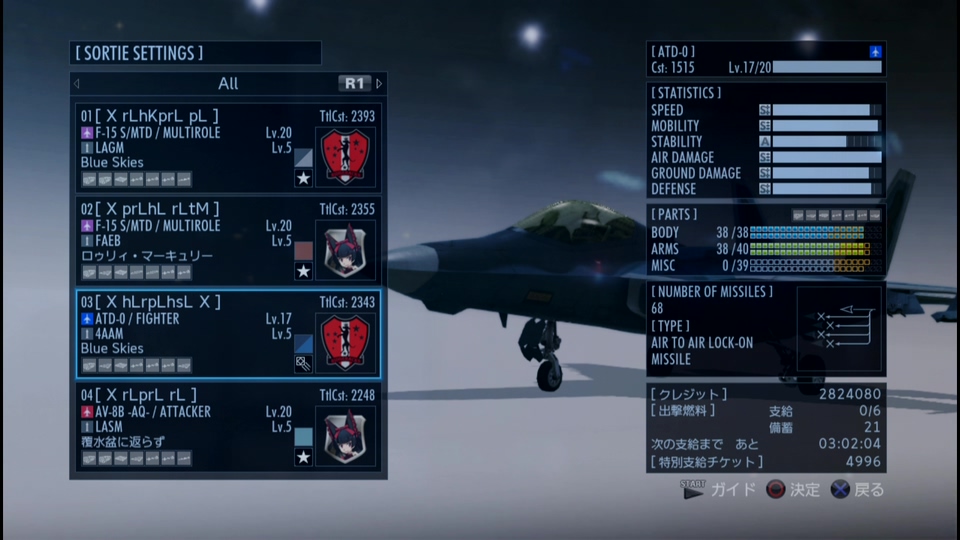Select the star icon in slot 01

pyautogui.click(x=304, y=179)
